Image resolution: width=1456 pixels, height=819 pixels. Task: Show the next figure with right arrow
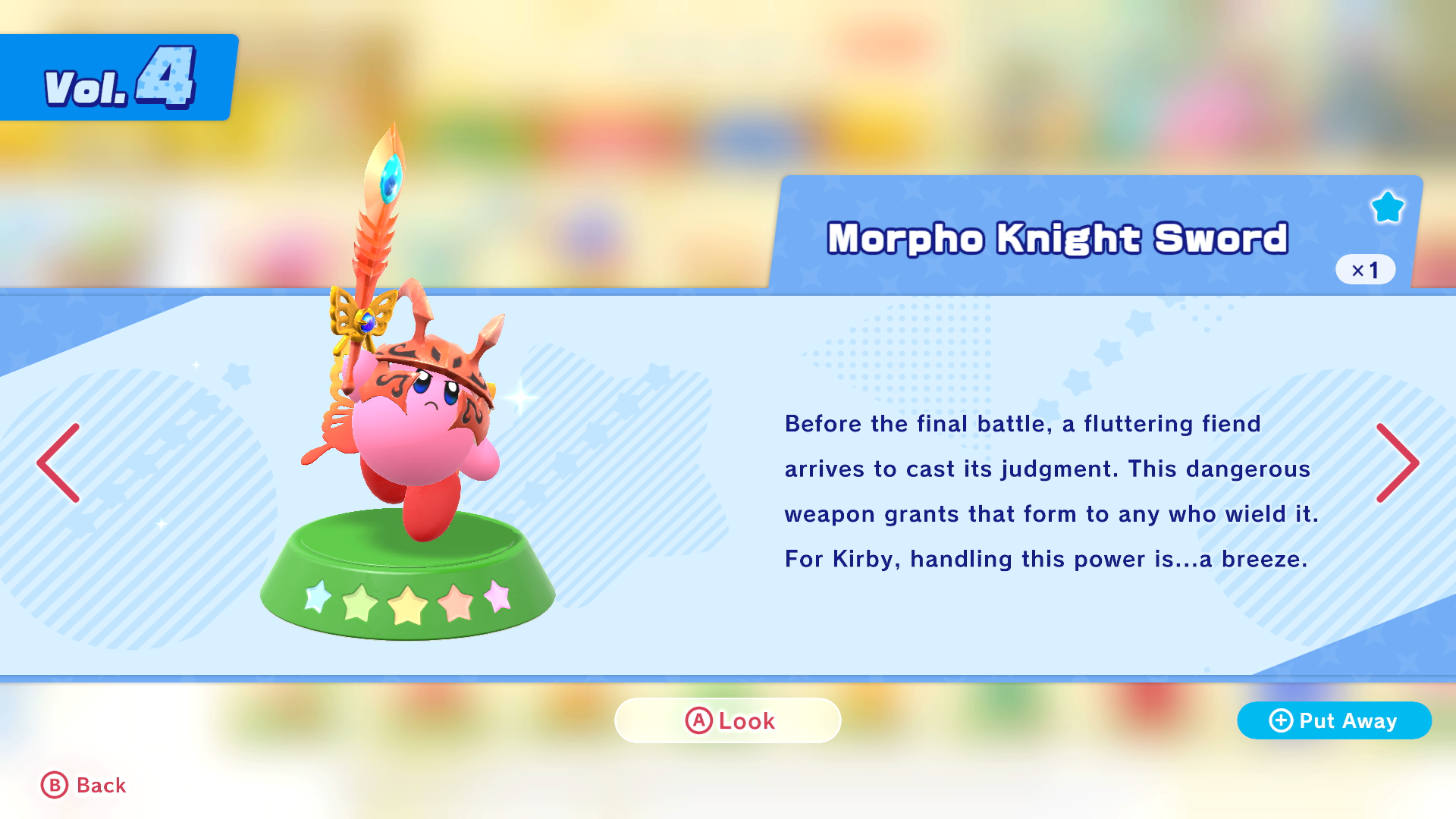(1397, 463)
